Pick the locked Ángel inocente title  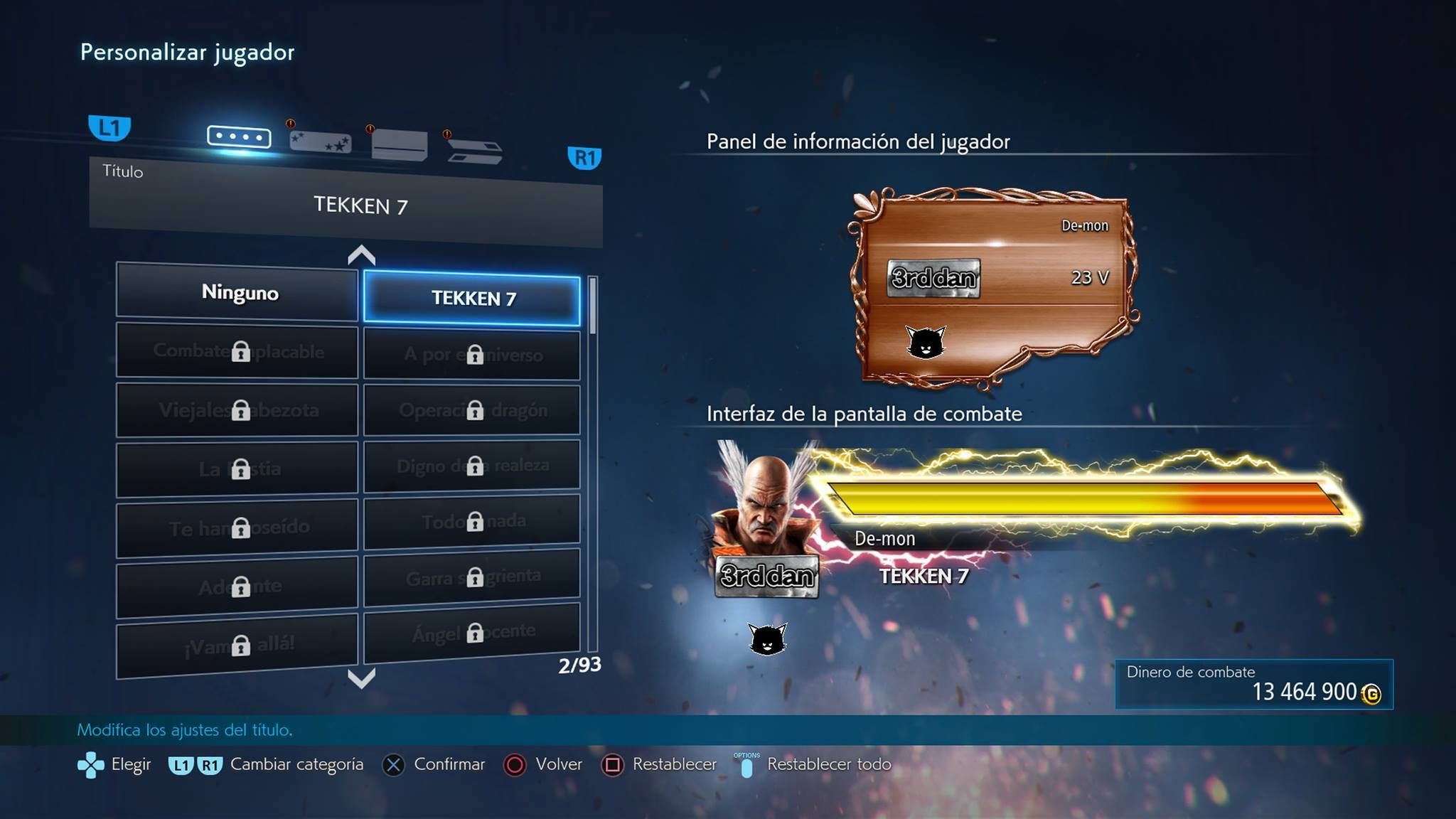tap(472, 633)
